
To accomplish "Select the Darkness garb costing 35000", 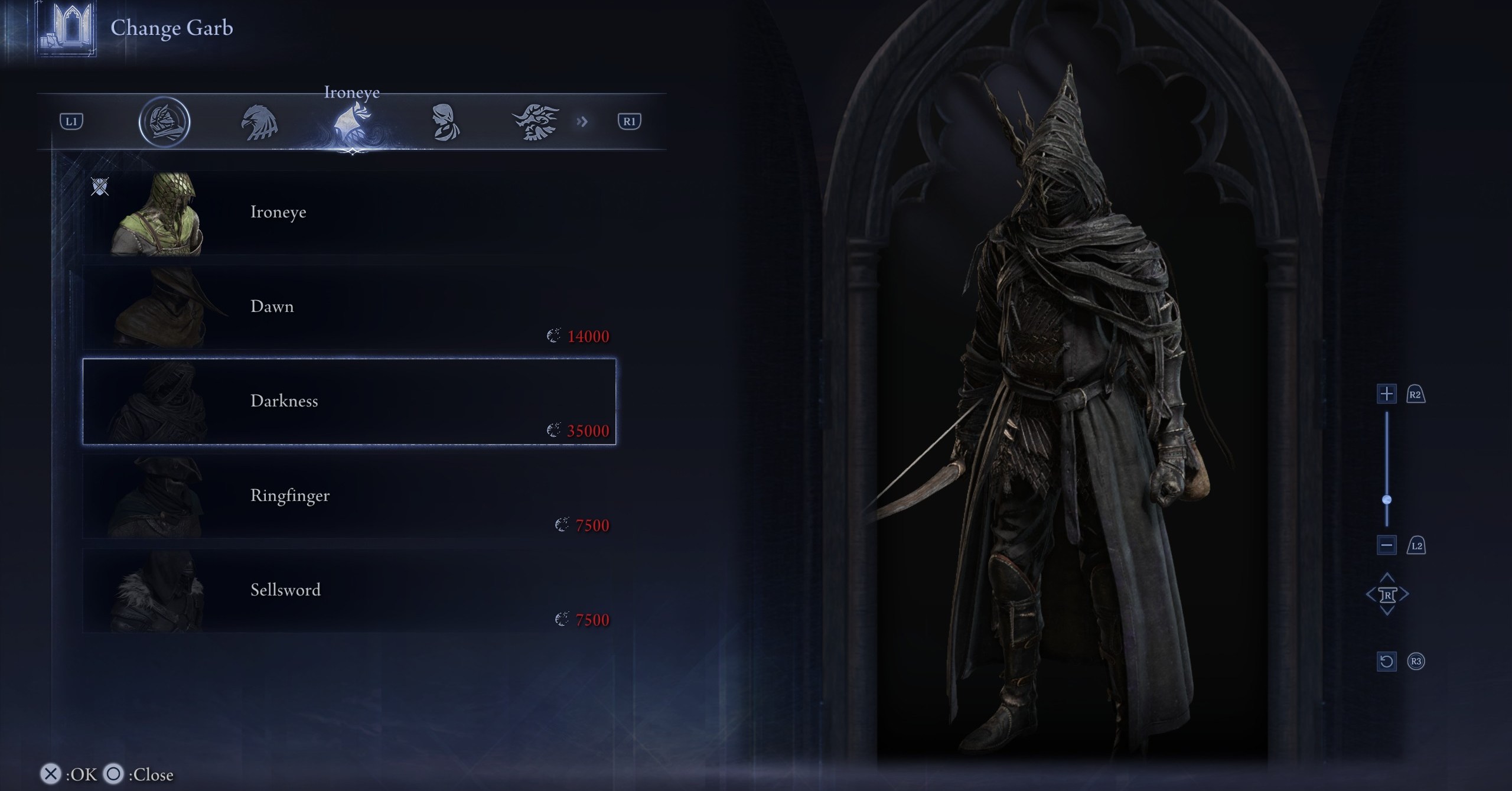I will pyautogui.click(x=348, y=402).
